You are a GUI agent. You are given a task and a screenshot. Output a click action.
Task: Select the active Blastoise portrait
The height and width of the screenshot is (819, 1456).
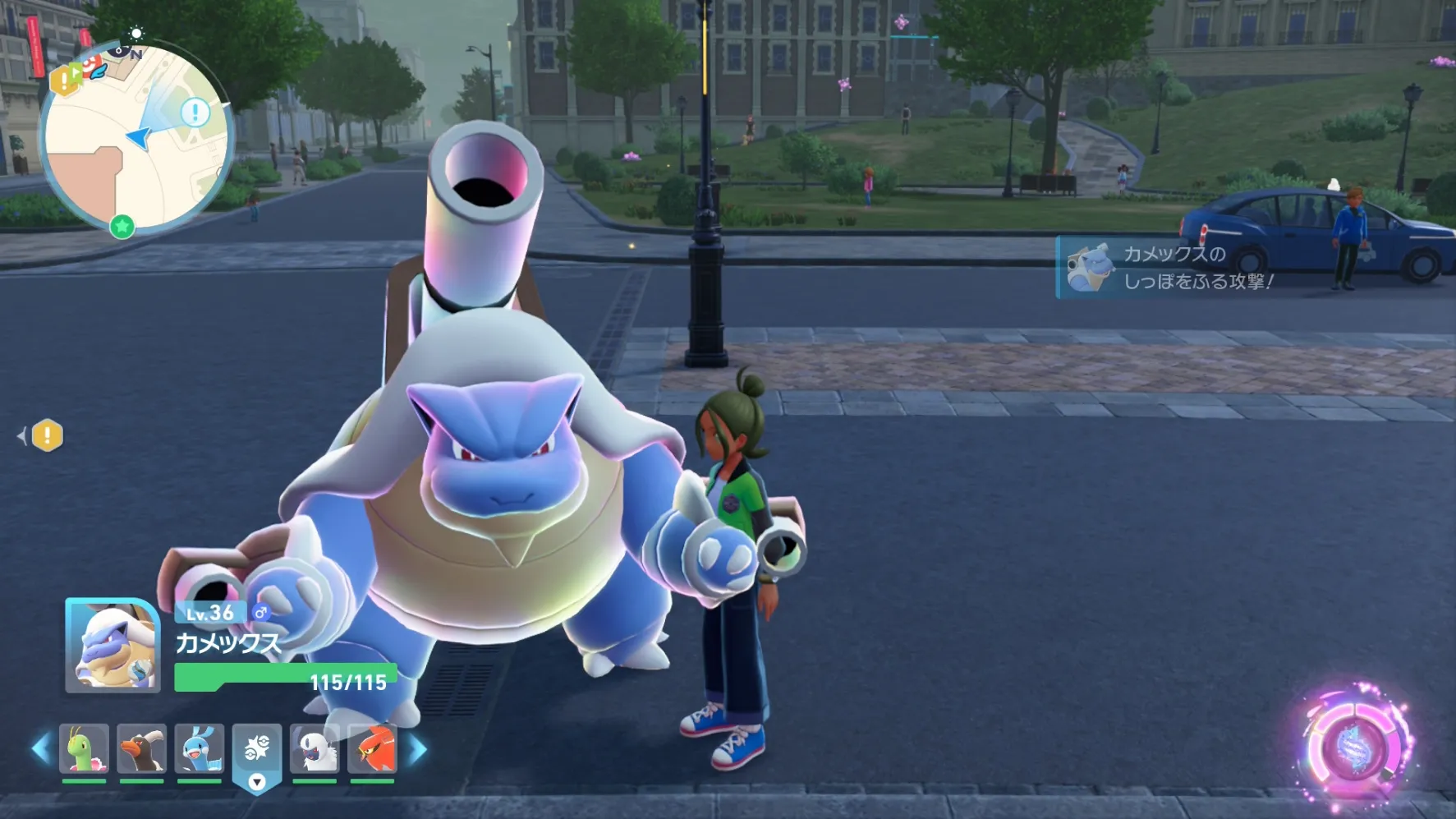[x=113, y=646]
